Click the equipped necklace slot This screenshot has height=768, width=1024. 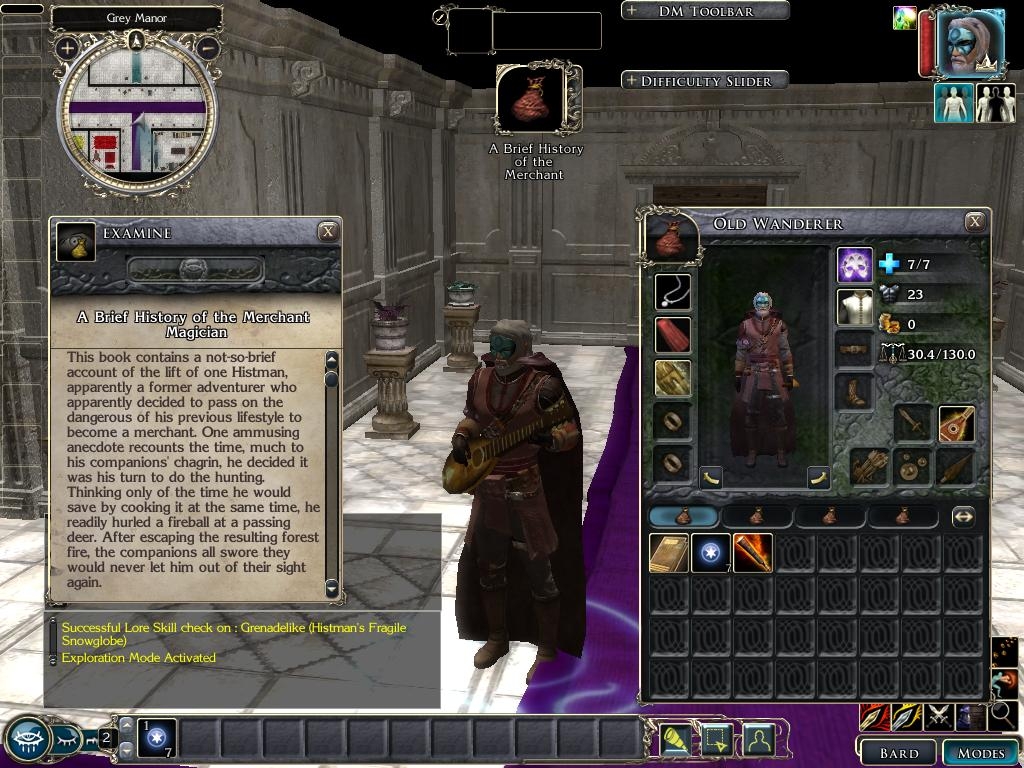click(x=673, y=292)
